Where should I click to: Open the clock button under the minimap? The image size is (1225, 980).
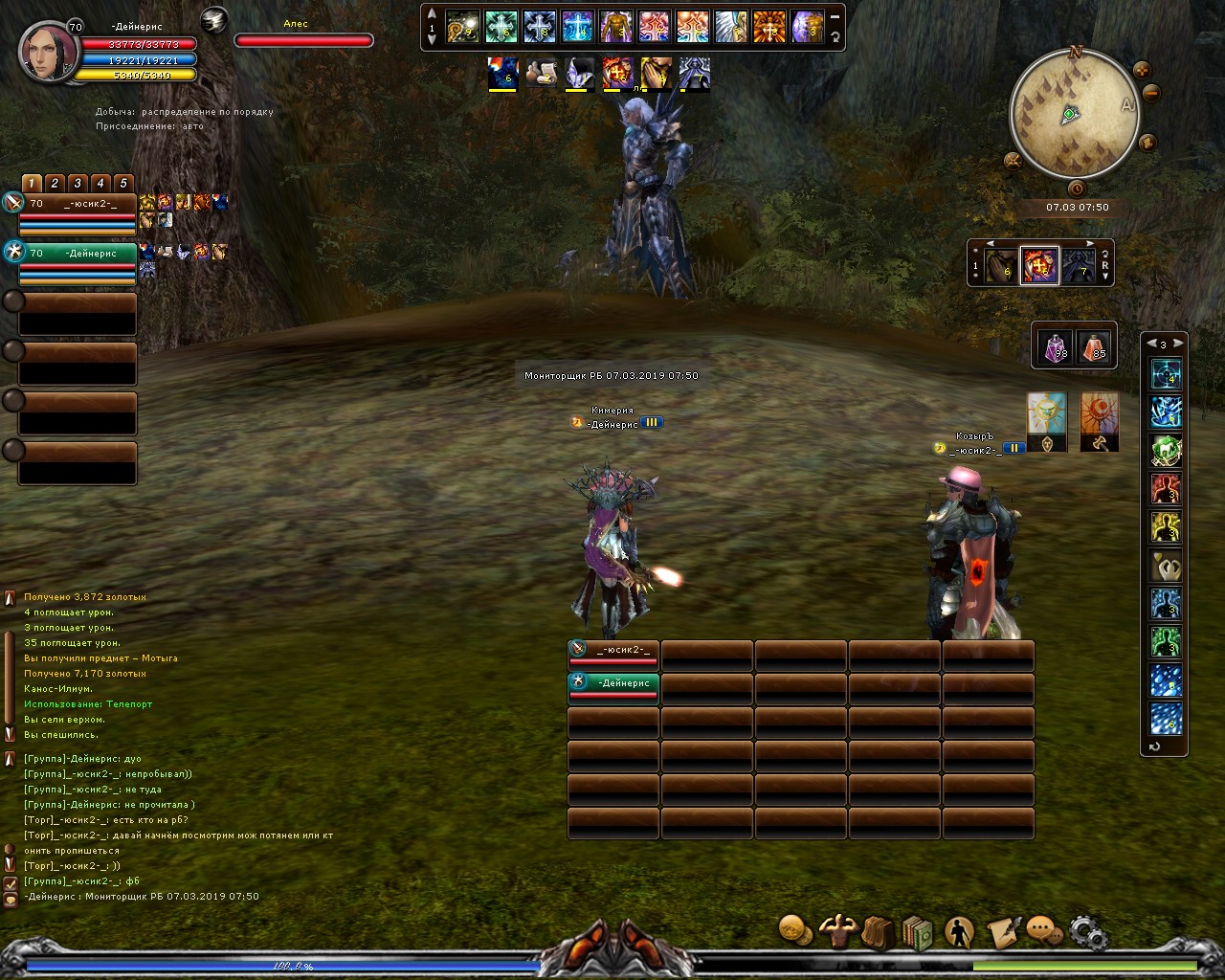1077,189
